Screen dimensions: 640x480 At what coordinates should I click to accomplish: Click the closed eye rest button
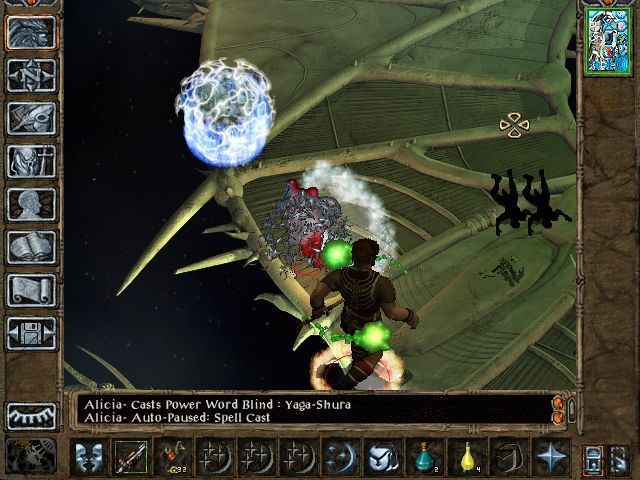click(x=31, y=415)
